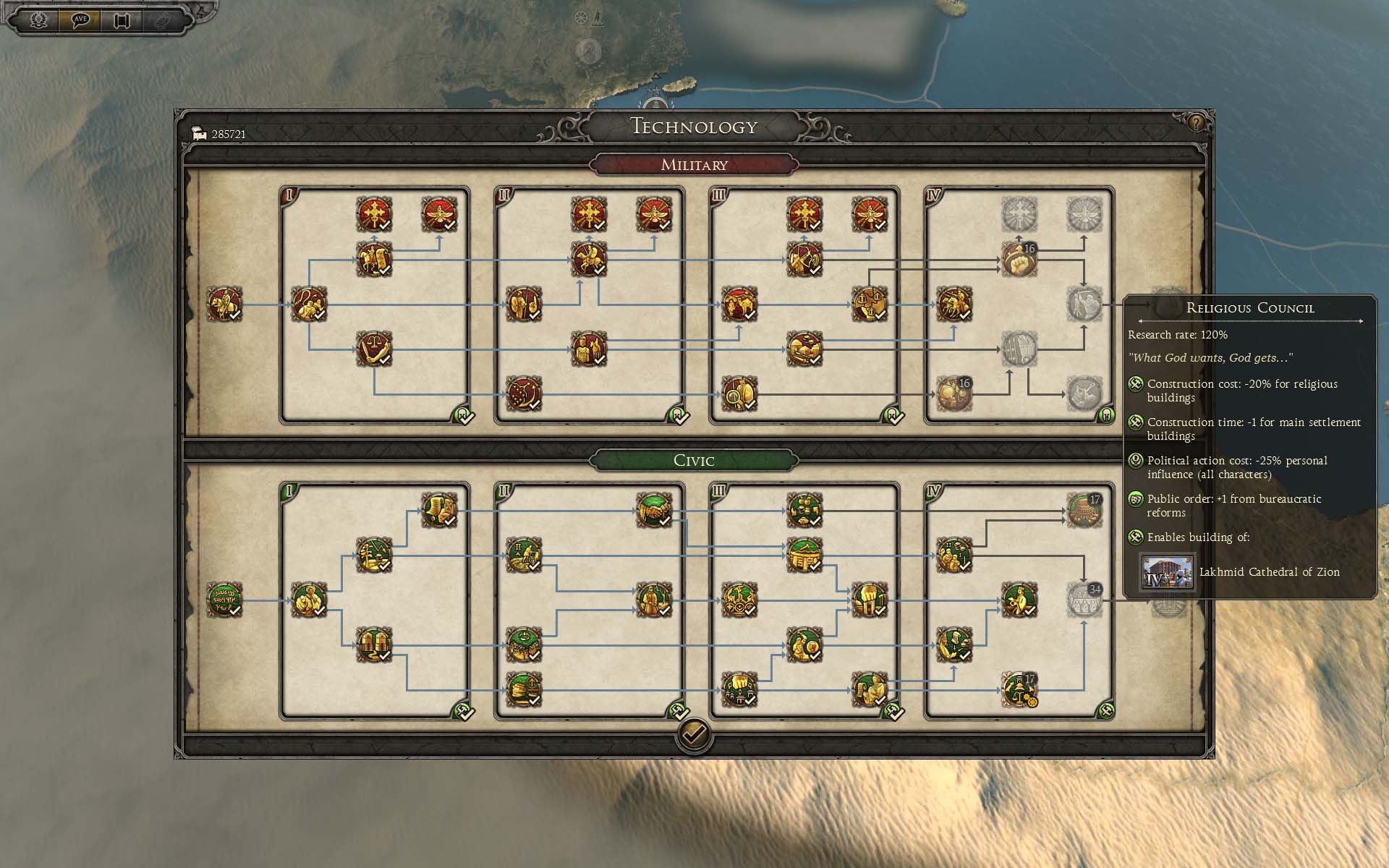1389x868 pixels.
Task: Select the greyed siege catapult military technology
Action: [1084, 394]
